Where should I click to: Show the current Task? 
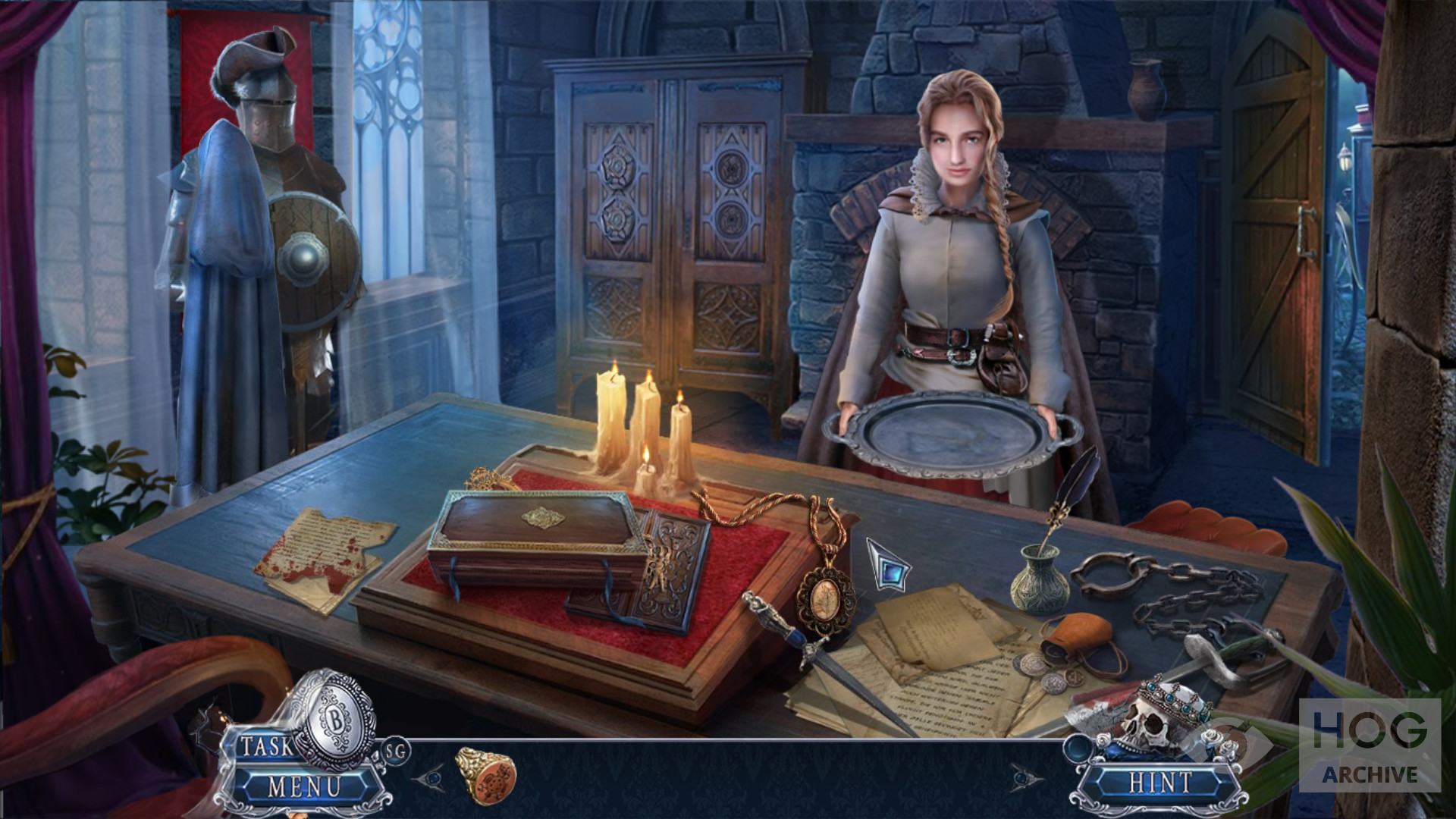(x=265, y=747)
